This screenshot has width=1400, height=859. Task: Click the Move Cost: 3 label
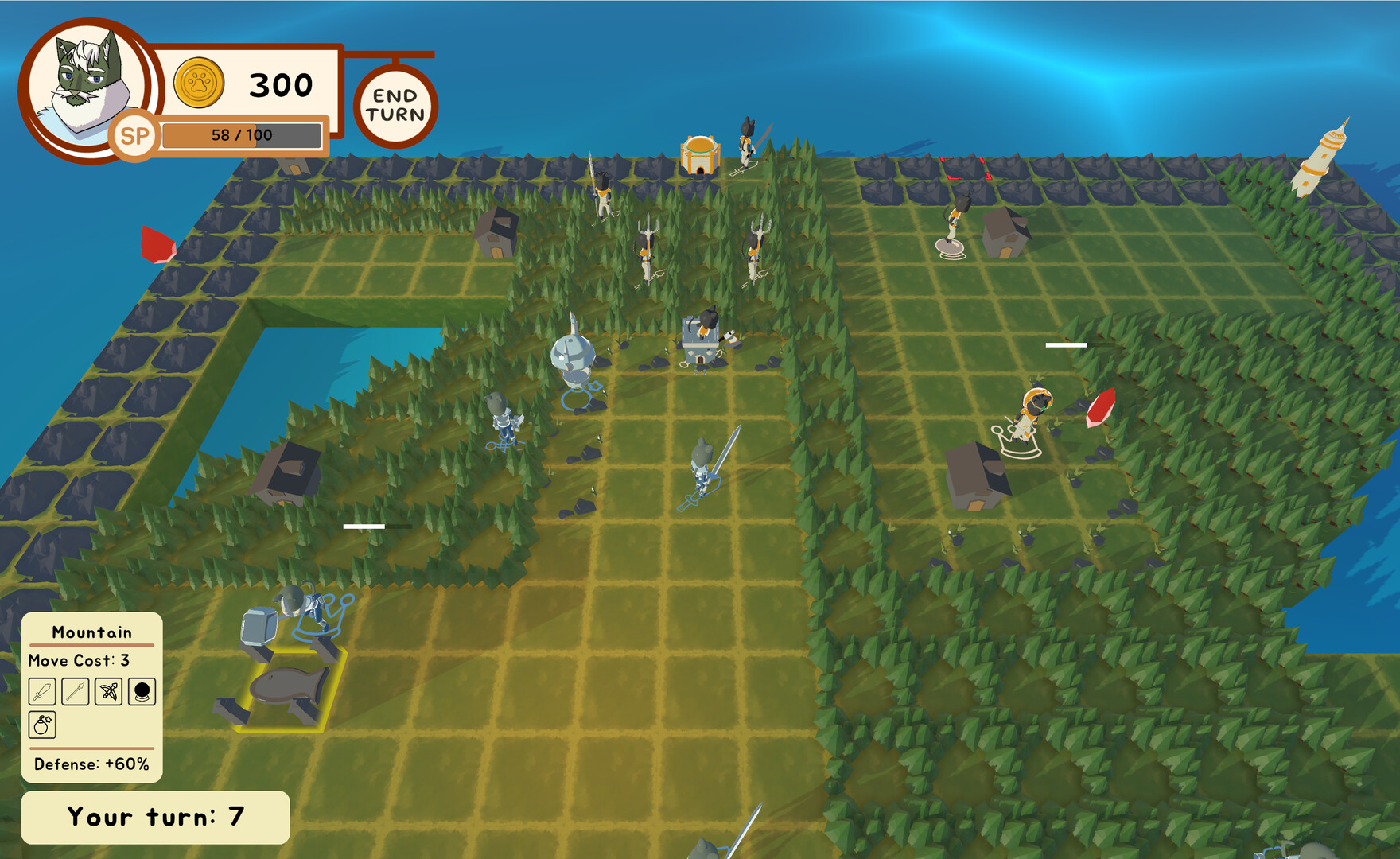80,660
